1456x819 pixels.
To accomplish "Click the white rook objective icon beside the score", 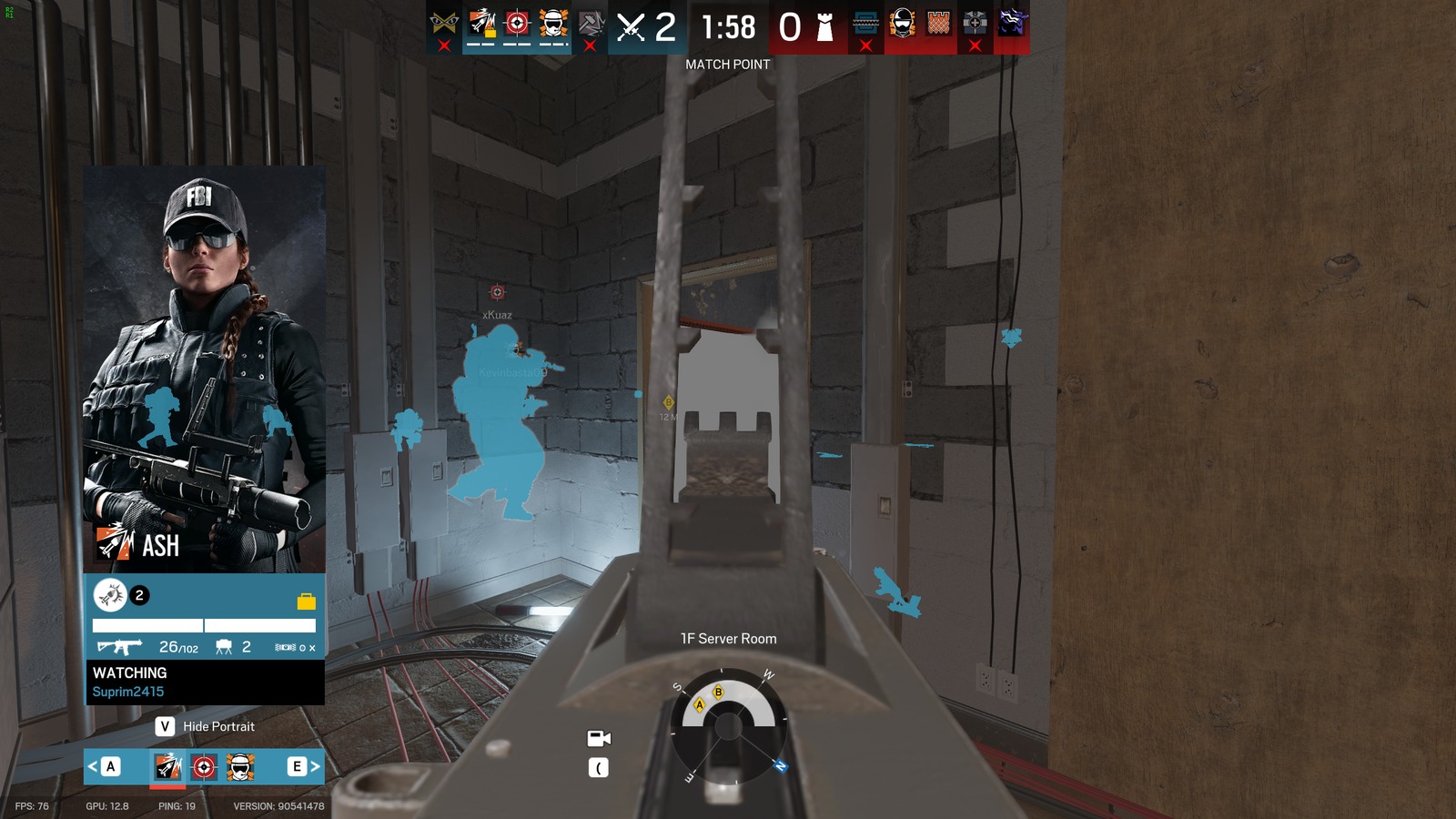I will click(823, 27).
